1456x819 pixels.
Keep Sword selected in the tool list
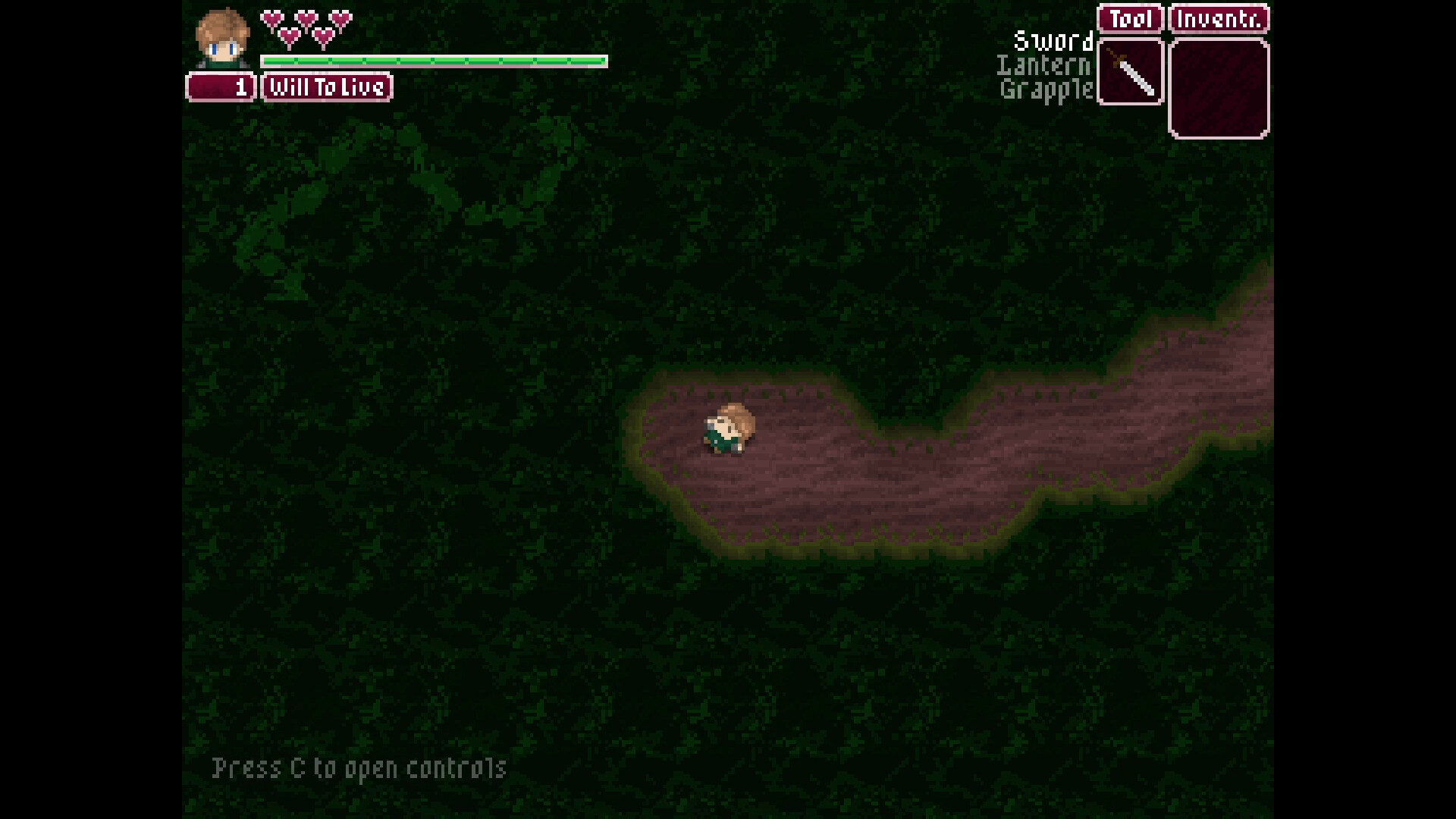point(1053,42)
